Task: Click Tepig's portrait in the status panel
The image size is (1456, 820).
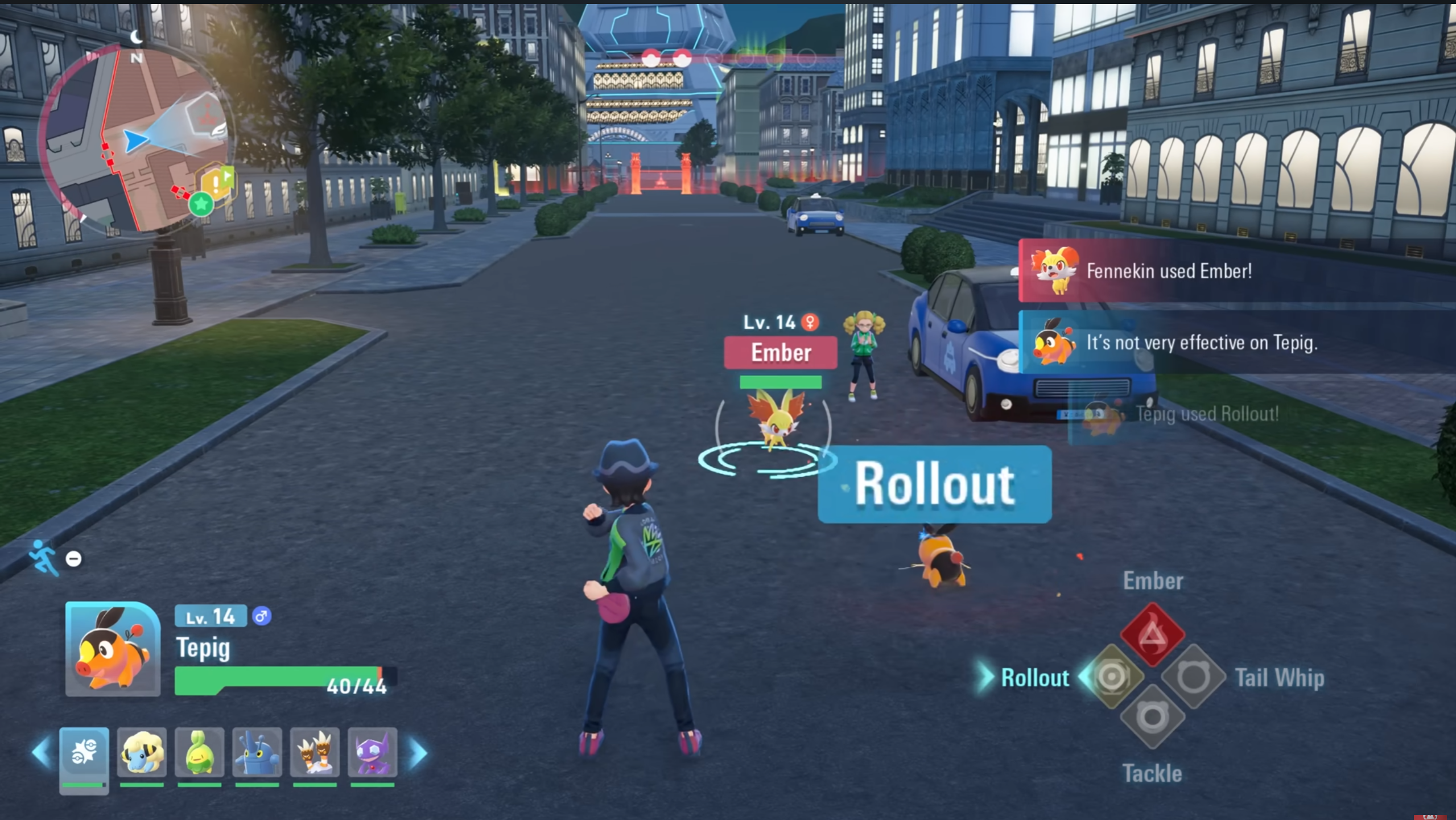Action: pos(113,649)
